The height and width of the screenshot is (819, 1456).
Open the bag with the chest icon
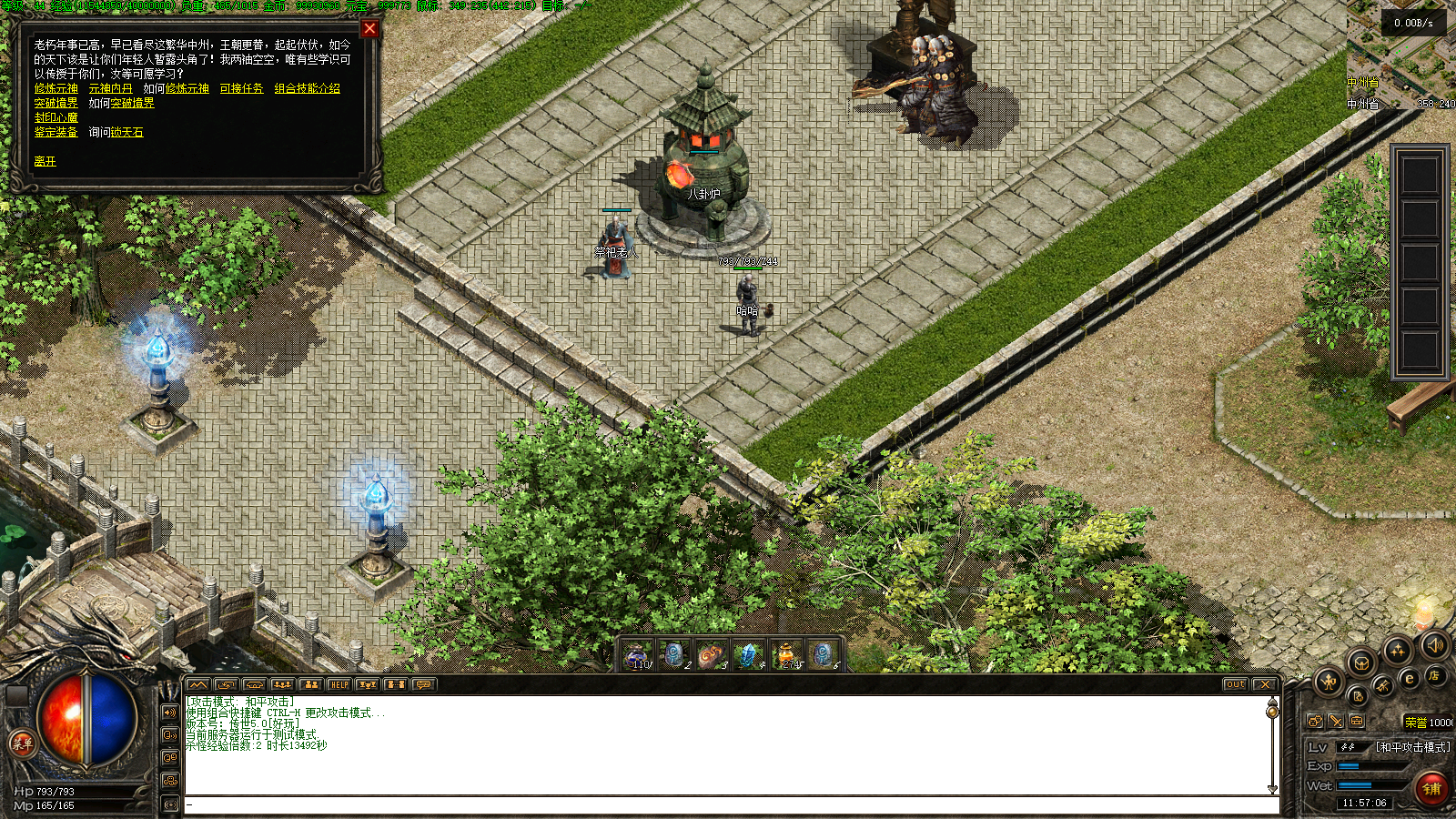pyautogui.click(x=1360, y=662)
